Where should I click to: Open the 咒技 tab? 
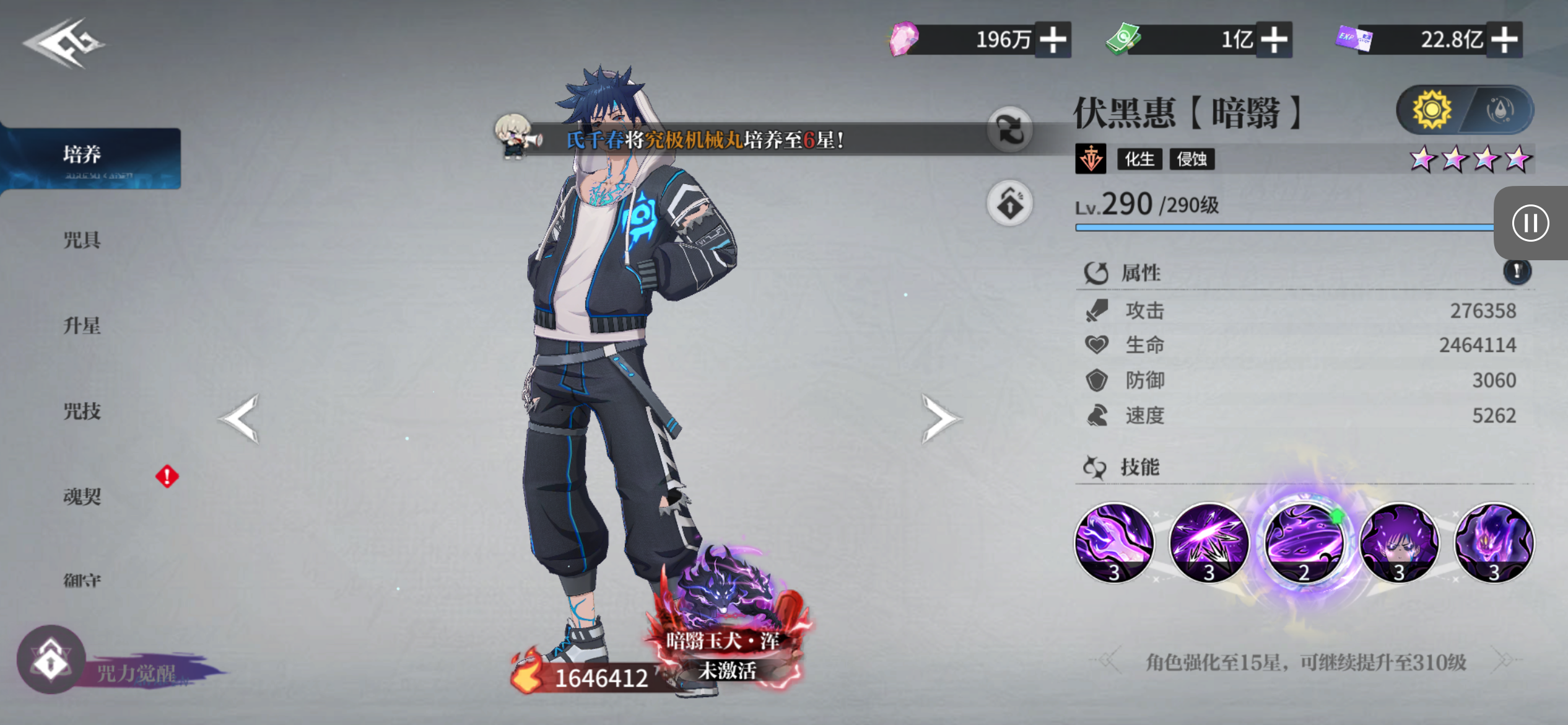[82, 411]
